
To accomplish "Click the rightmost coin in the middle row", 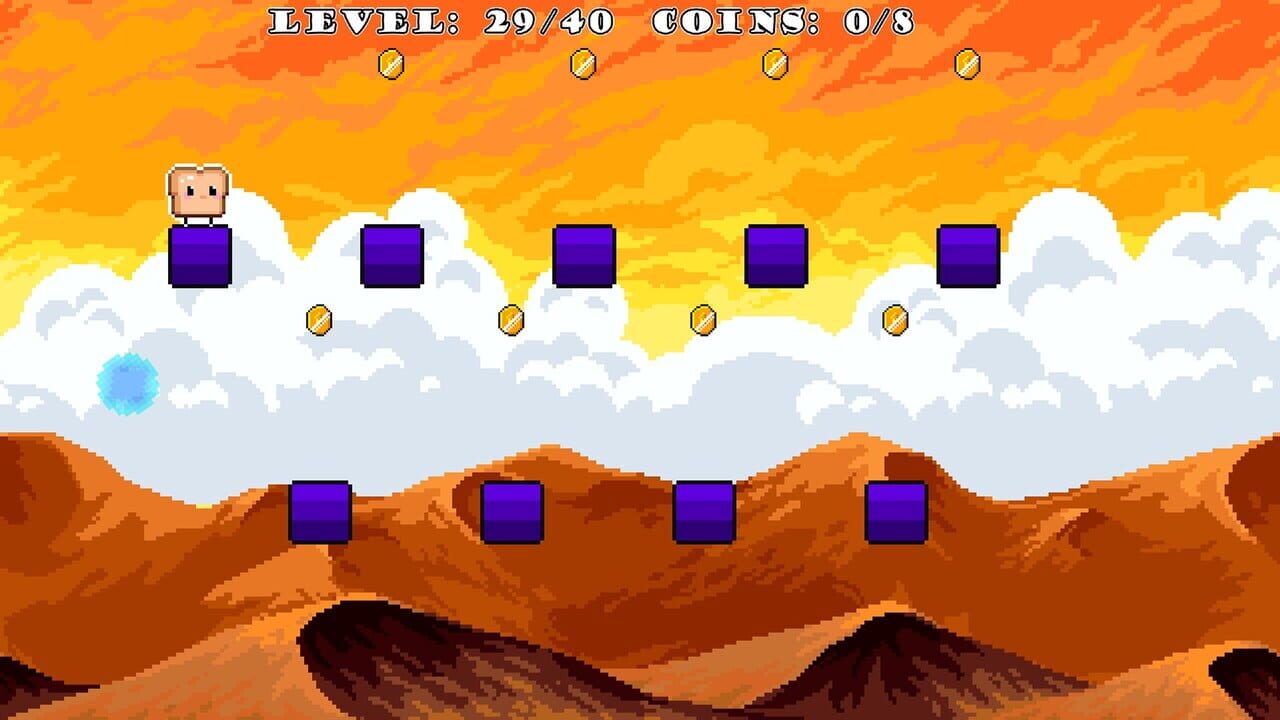I will click(893, 320).
